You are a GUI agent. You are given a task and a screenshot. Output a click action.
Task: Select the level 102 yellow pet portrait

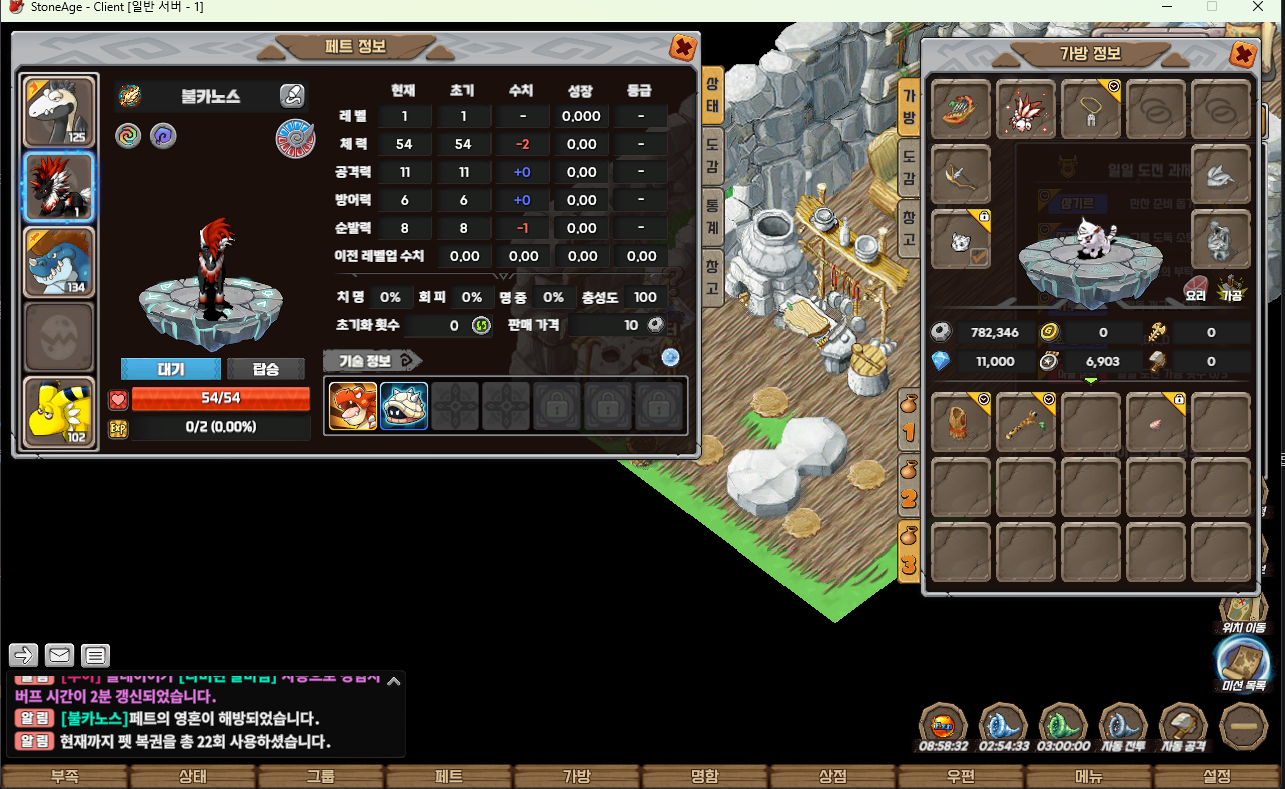60,412
